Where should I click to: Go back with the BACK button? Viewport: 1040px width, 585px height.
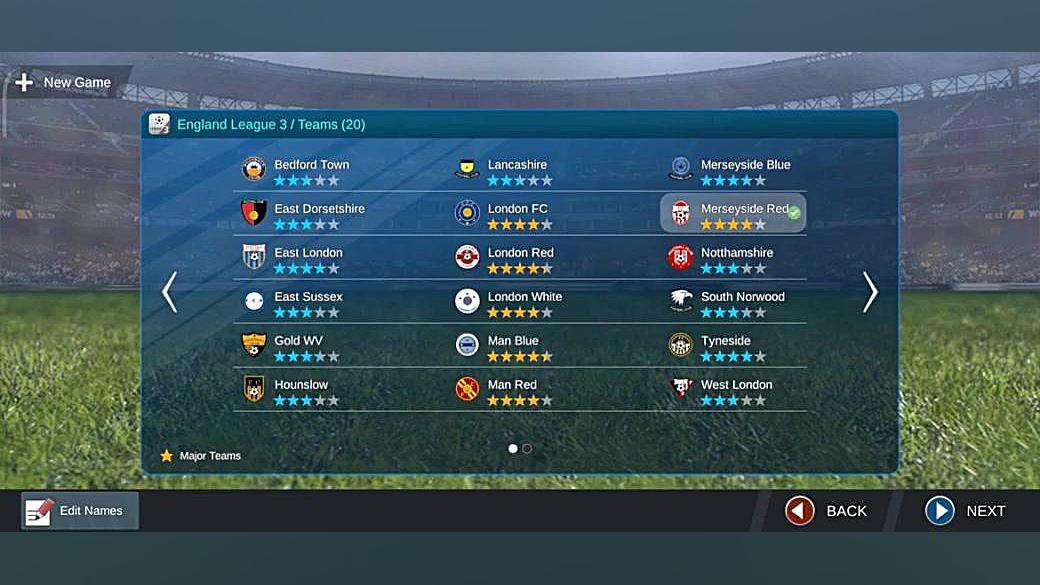827,511
